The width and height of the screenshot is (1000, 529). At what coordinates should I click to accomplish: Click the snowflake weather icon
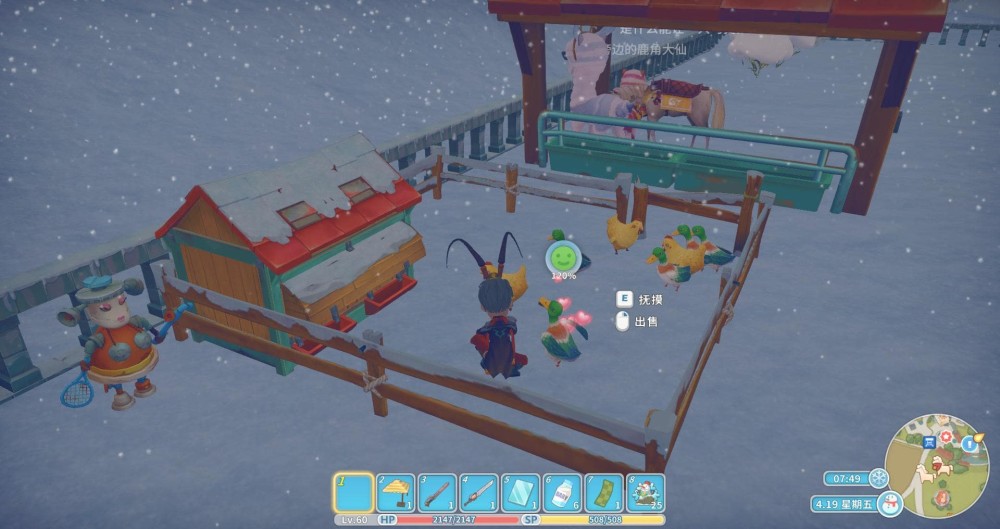click(x=879, y=478)
